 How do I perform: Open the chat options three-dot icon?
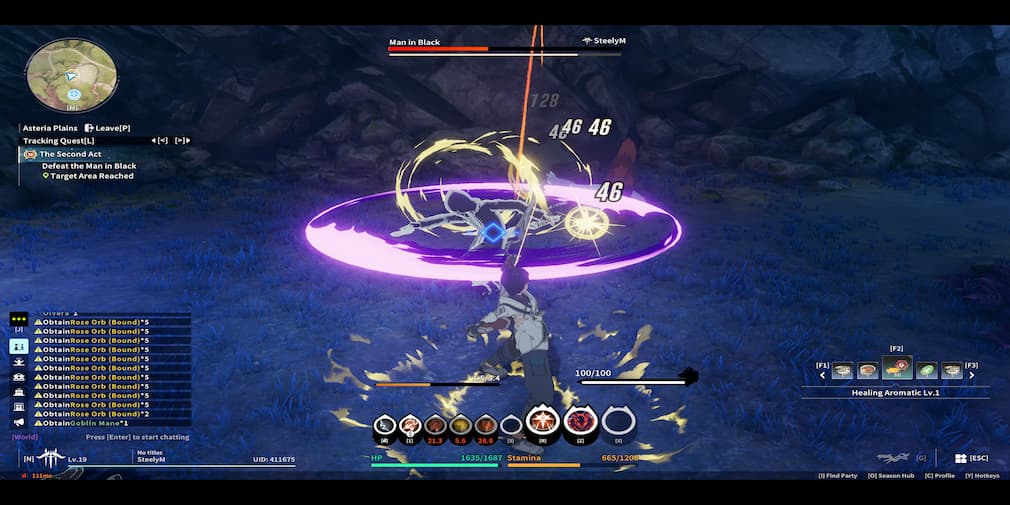point(19,320)
